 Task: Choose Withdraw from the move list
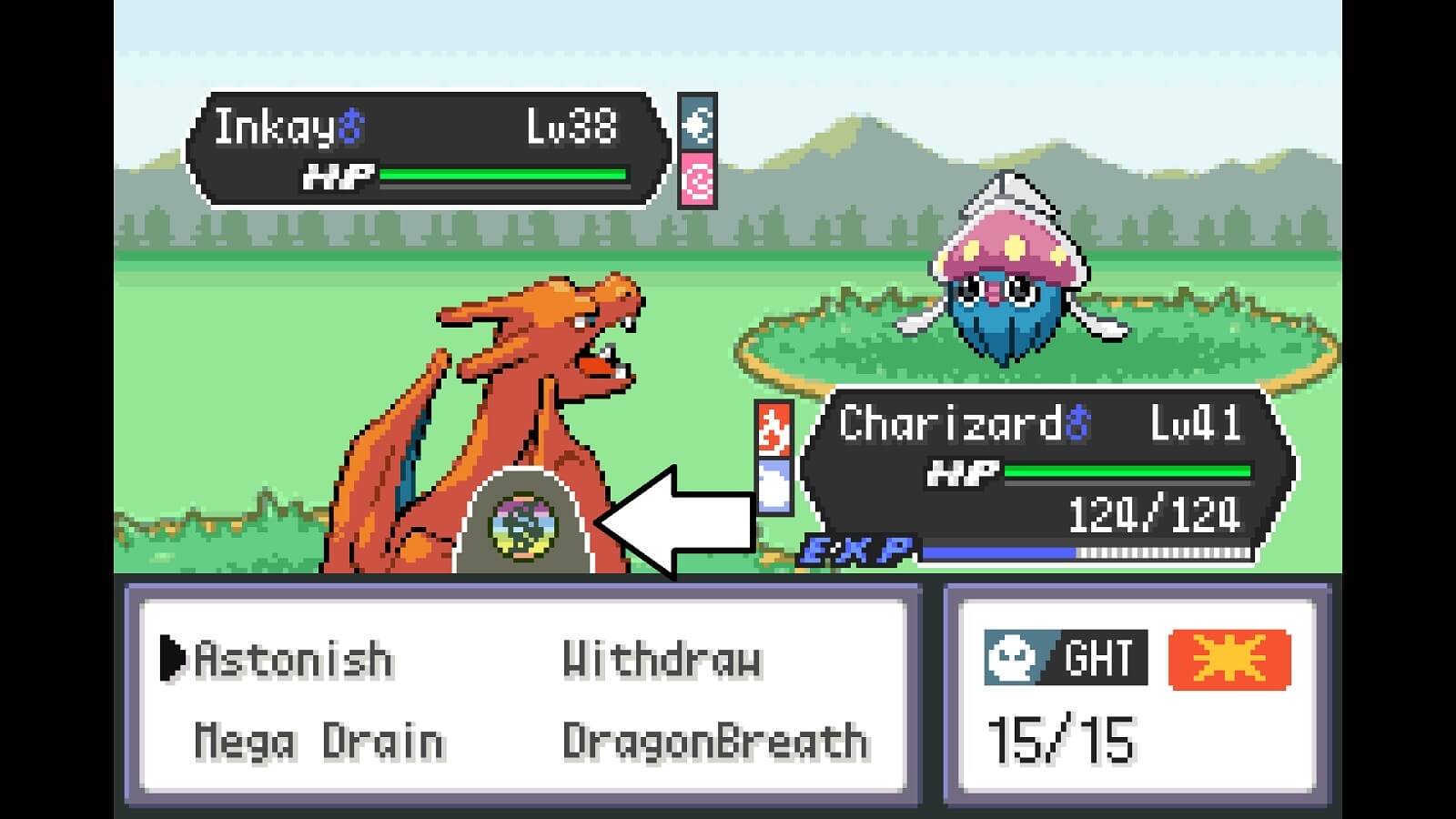click(x=664, y=657)
